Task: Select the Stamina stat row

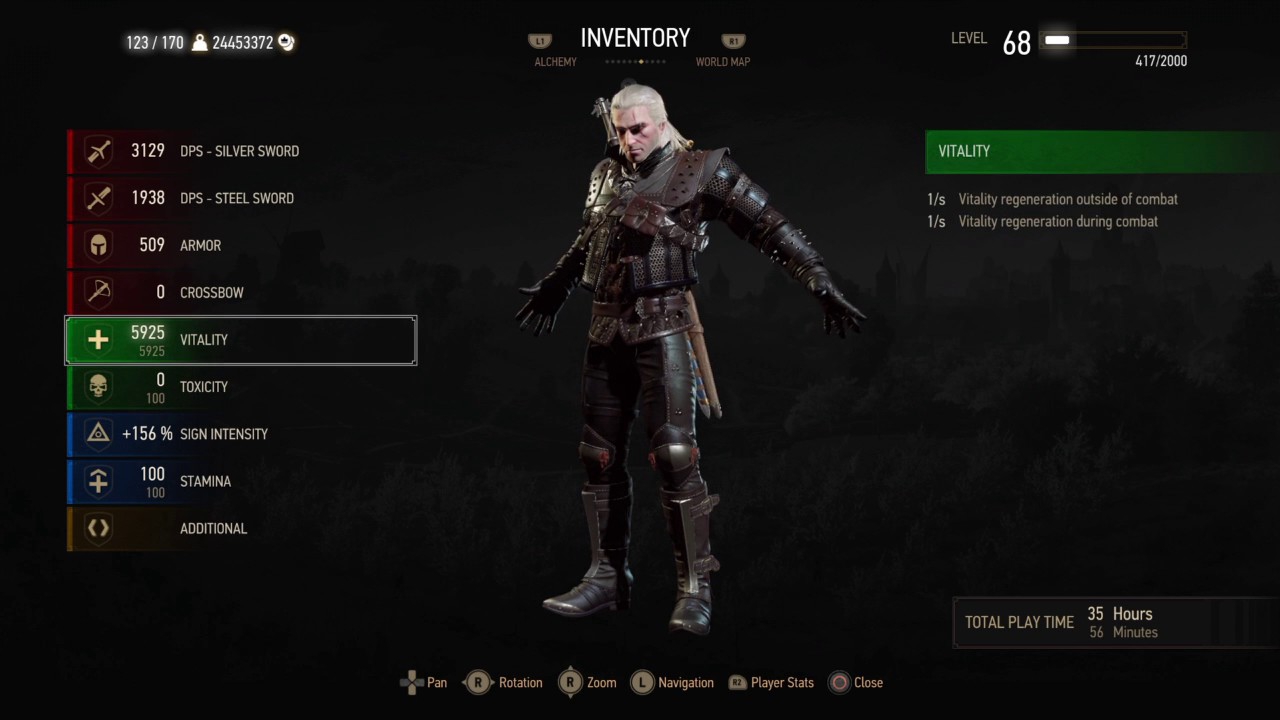Action: (240, 481)
